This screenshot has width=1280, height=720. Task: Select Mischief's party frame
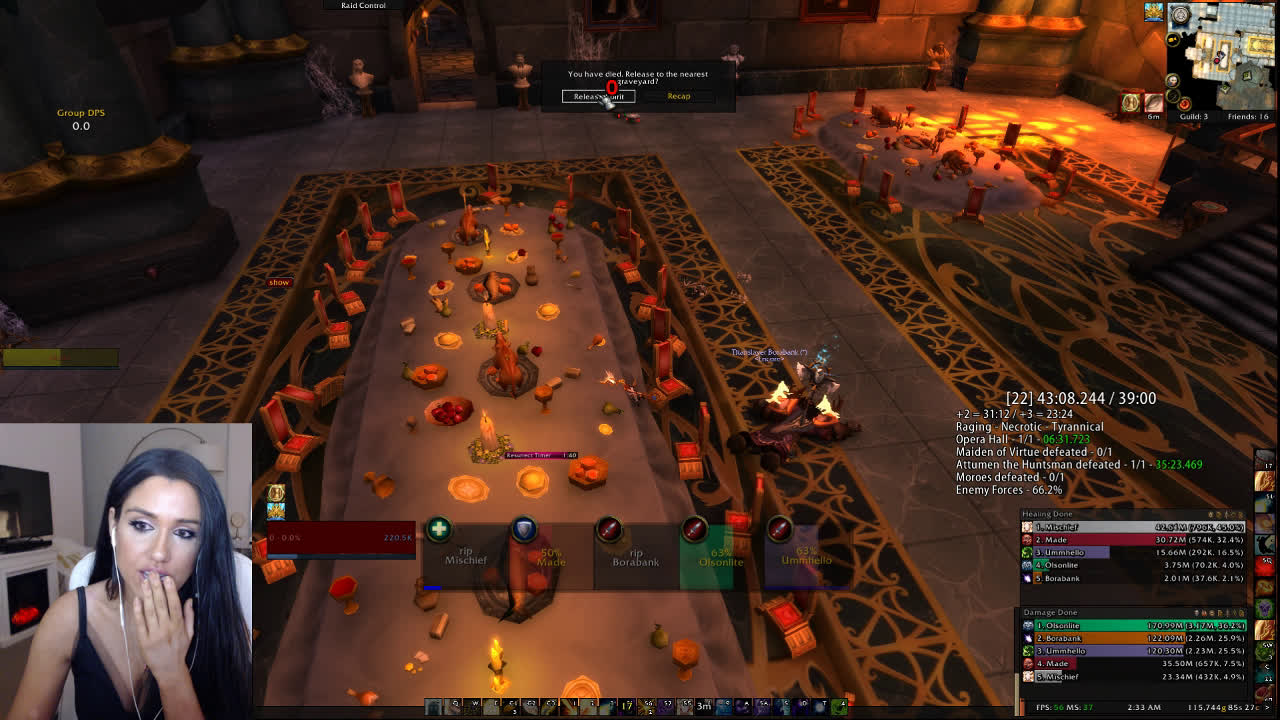(465, 556)
